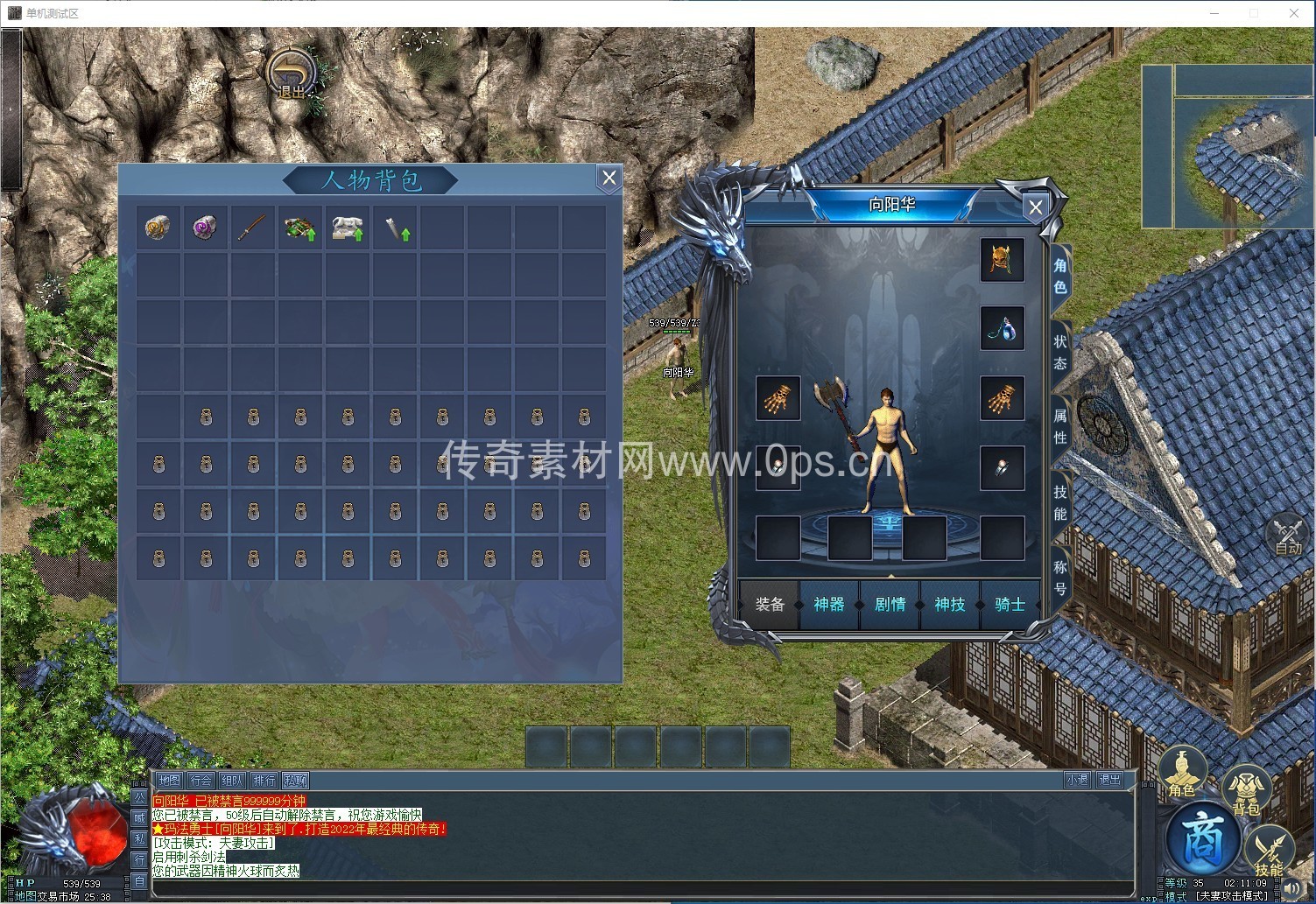Close the 向阳华 character panel
Image resolution: width=1316 pixels, height=904 pixels.
pyautogui.click(x=1035, y=207)
